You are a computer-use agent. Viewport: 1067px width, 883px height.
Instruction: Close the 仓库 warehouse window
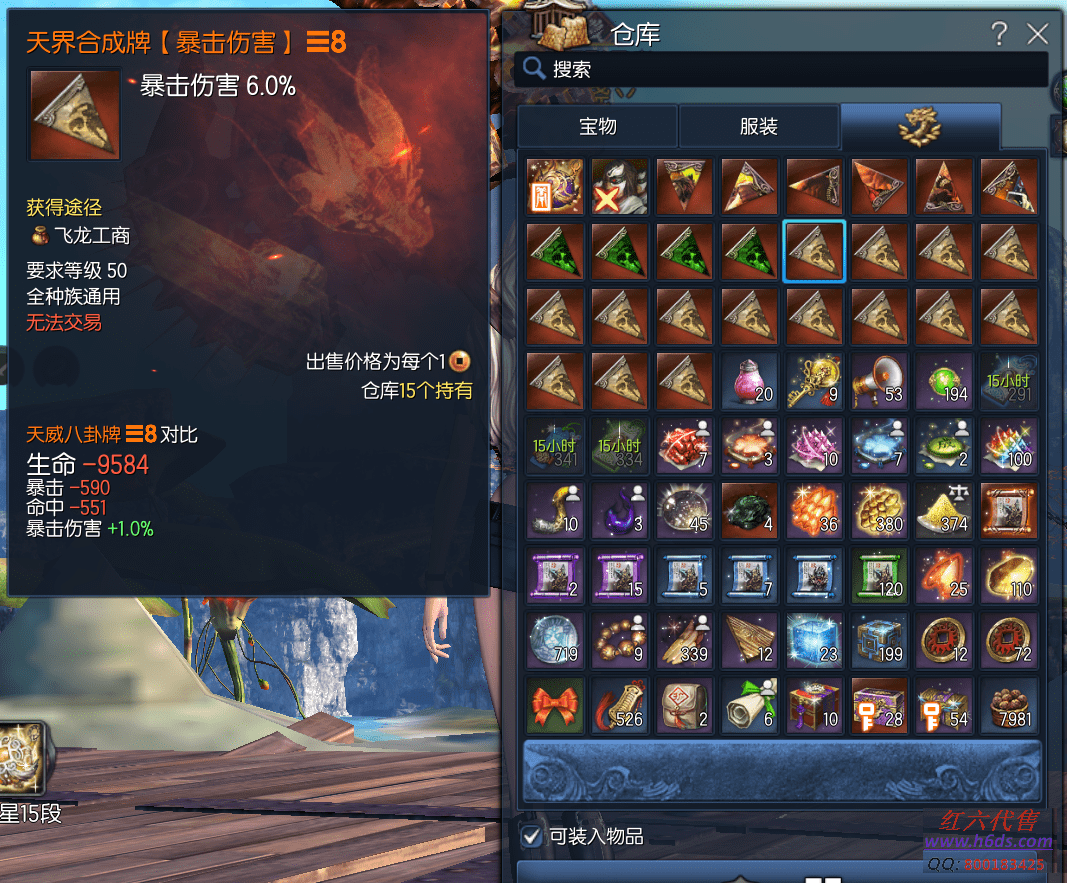coord(1037,34)
